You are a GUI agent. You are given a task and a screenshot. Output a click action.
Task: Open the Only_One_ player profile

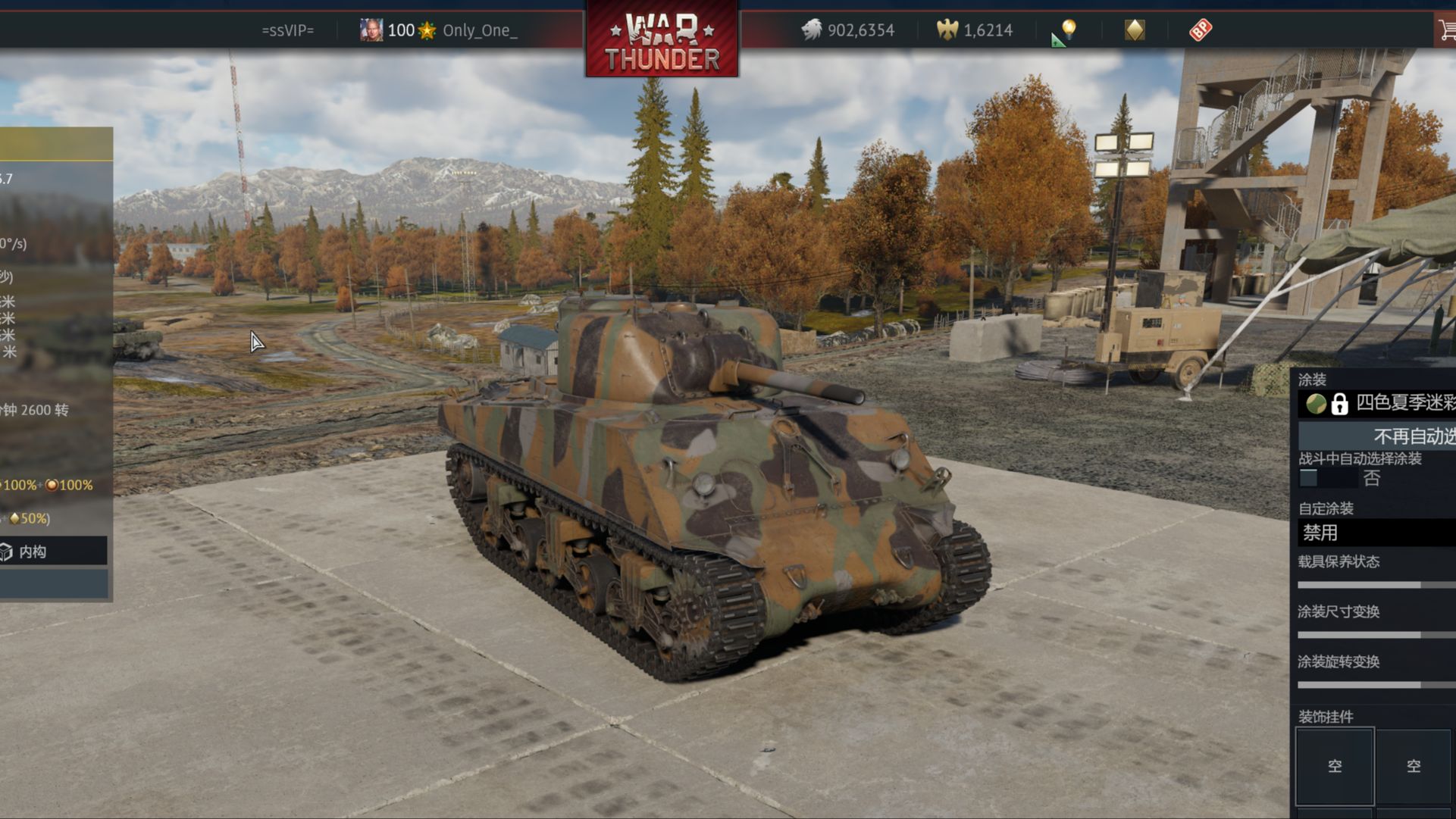[479, 30]
